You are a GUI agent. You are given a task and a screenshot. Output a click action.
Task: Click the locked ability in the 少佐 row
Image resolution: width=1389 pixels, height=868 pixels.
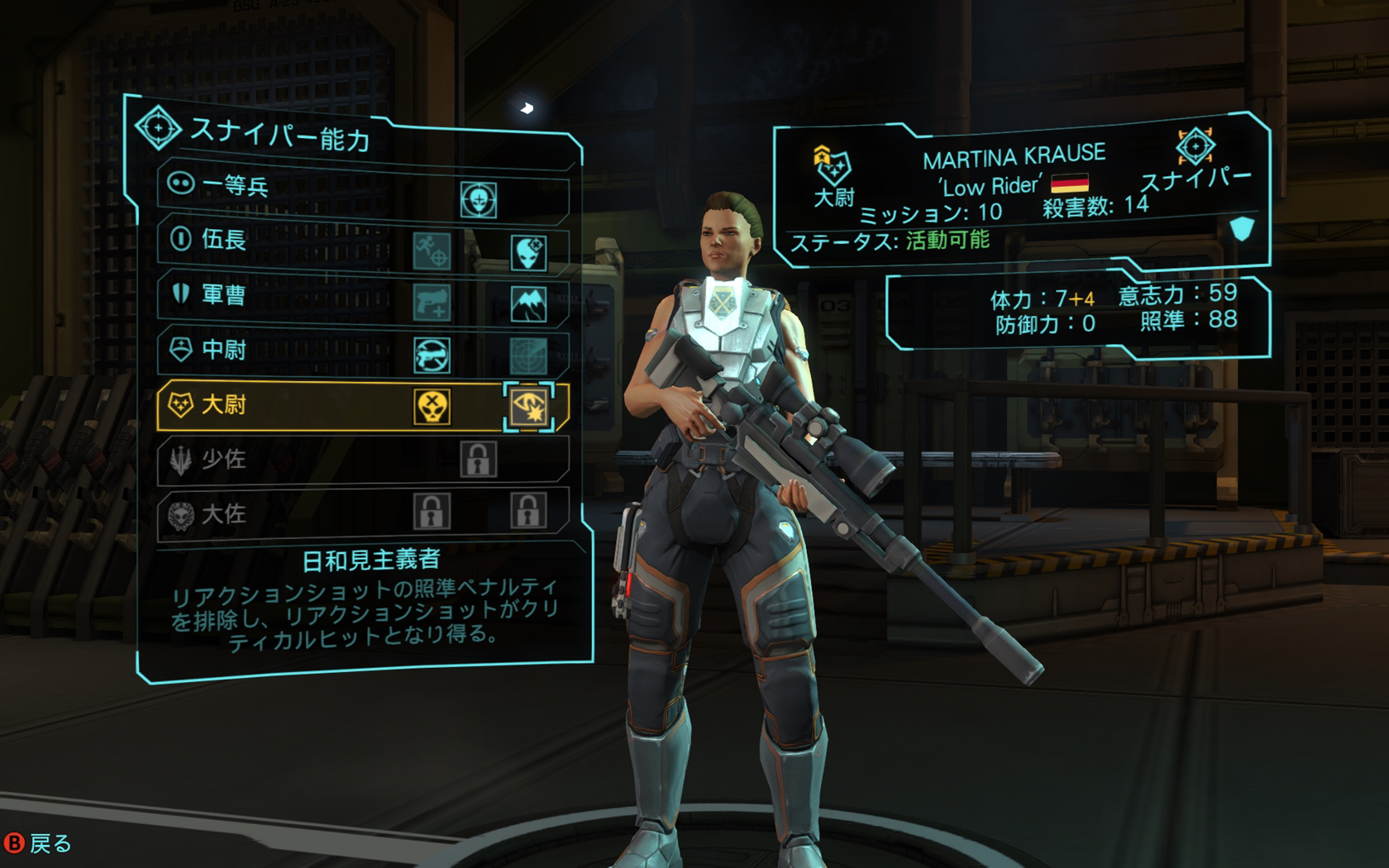pyautogui.click(x=479, y=460)
